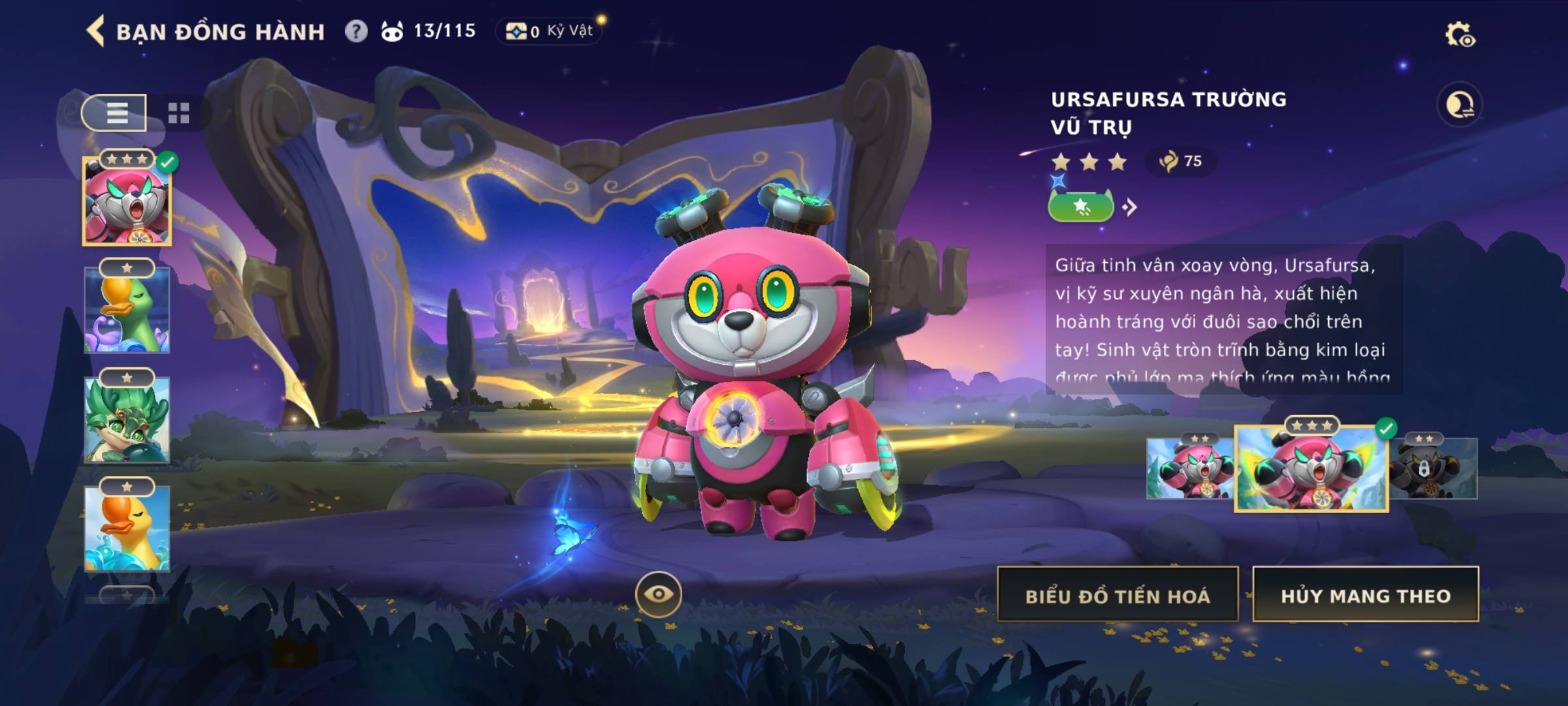The image size is (1568, 706).
Task: Choose the locked black Ursafursa variant
Action: pyautogui.click(x=1433, y=469)
